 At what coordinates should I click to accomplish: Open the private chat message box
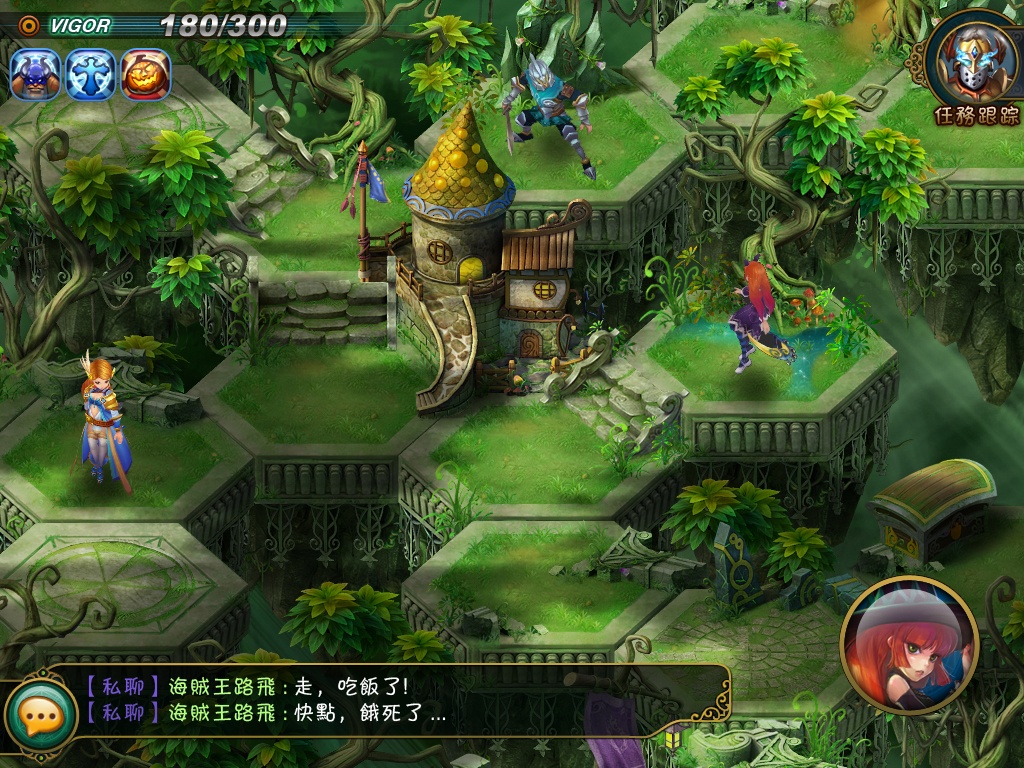tap(400, 700)
